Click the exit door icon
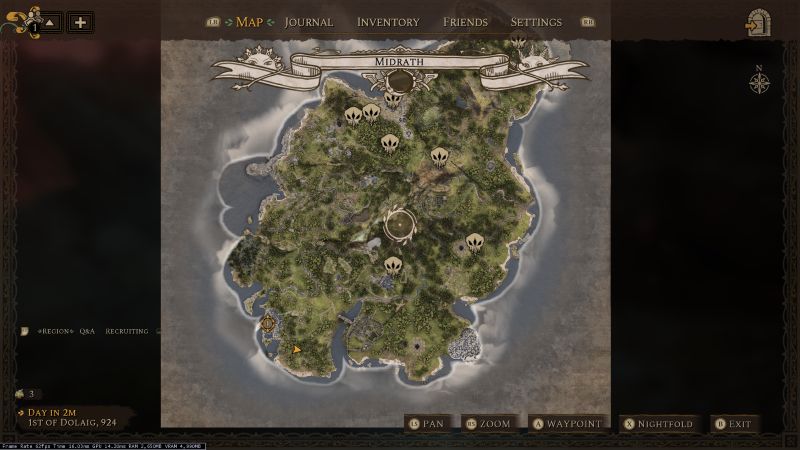The width and height of the screenshot is (800, 450). pos(757,24)
